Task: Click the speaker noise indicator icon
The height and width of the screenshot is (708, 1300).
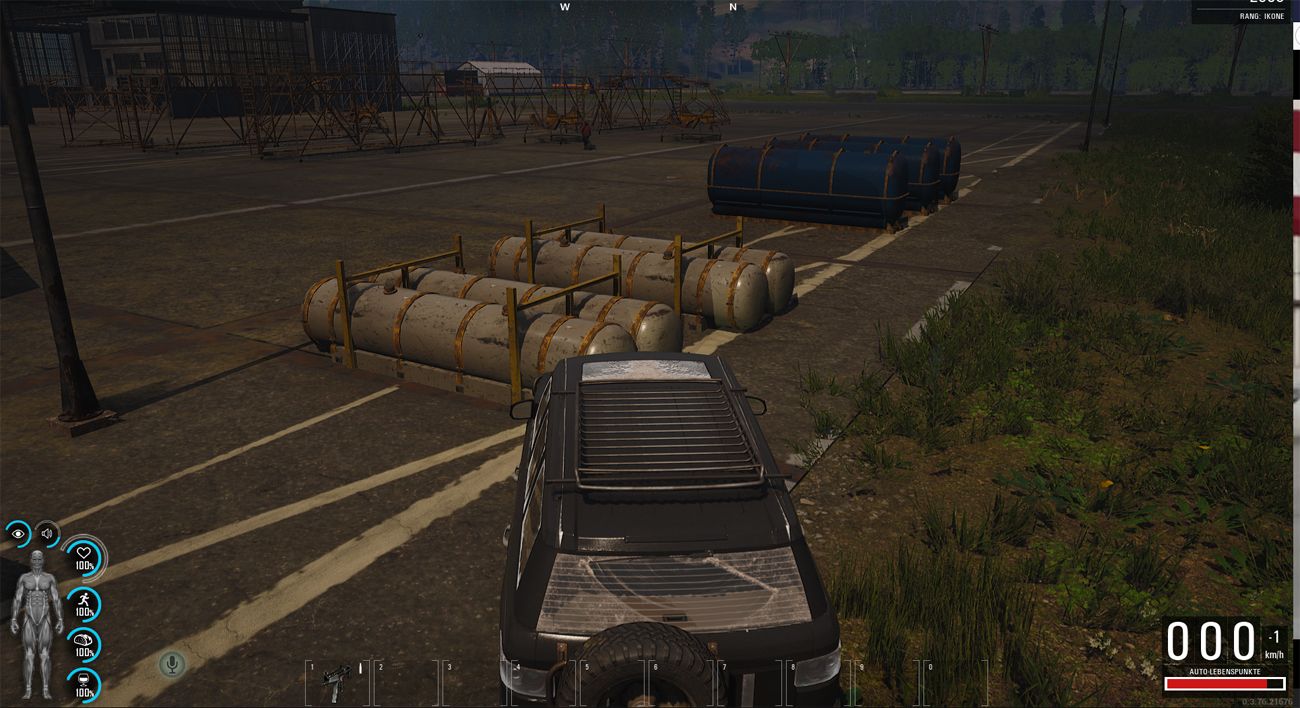Action: click(x=46, y=534)
